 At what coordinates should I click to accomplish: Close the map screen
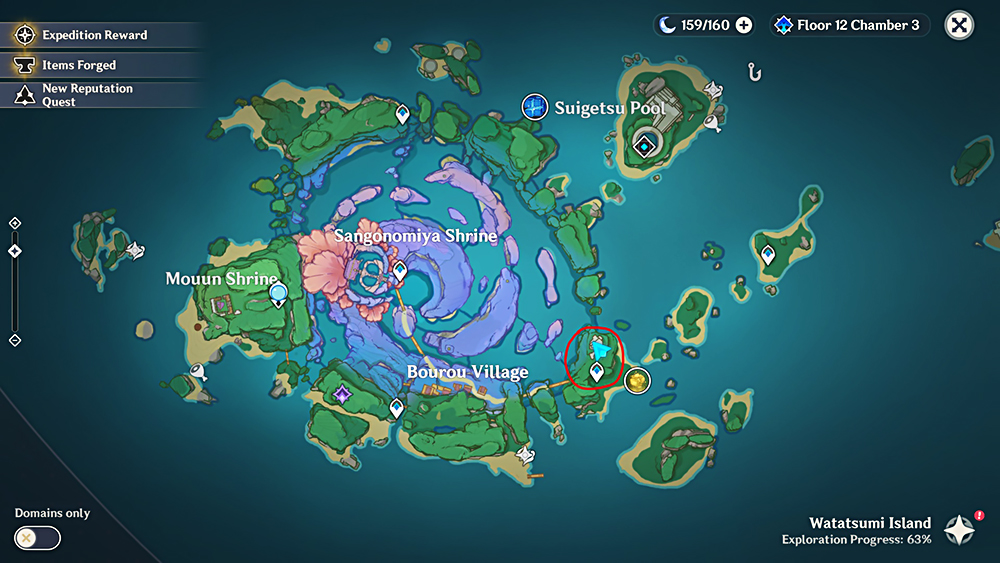[959, 25]
